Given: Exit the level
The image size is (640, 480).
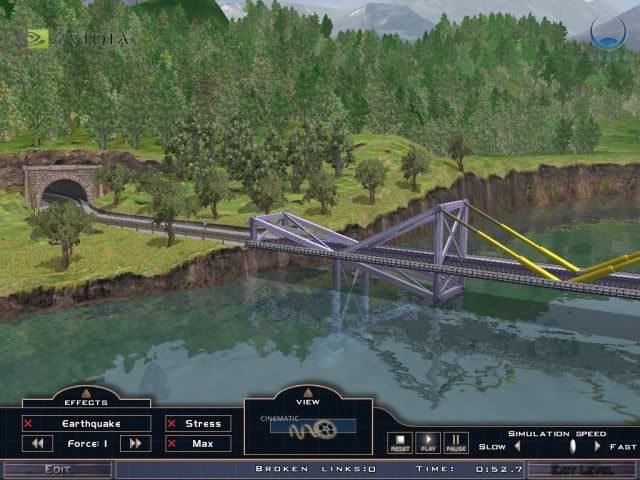Looking at the screenshot, I should point(581,469).
